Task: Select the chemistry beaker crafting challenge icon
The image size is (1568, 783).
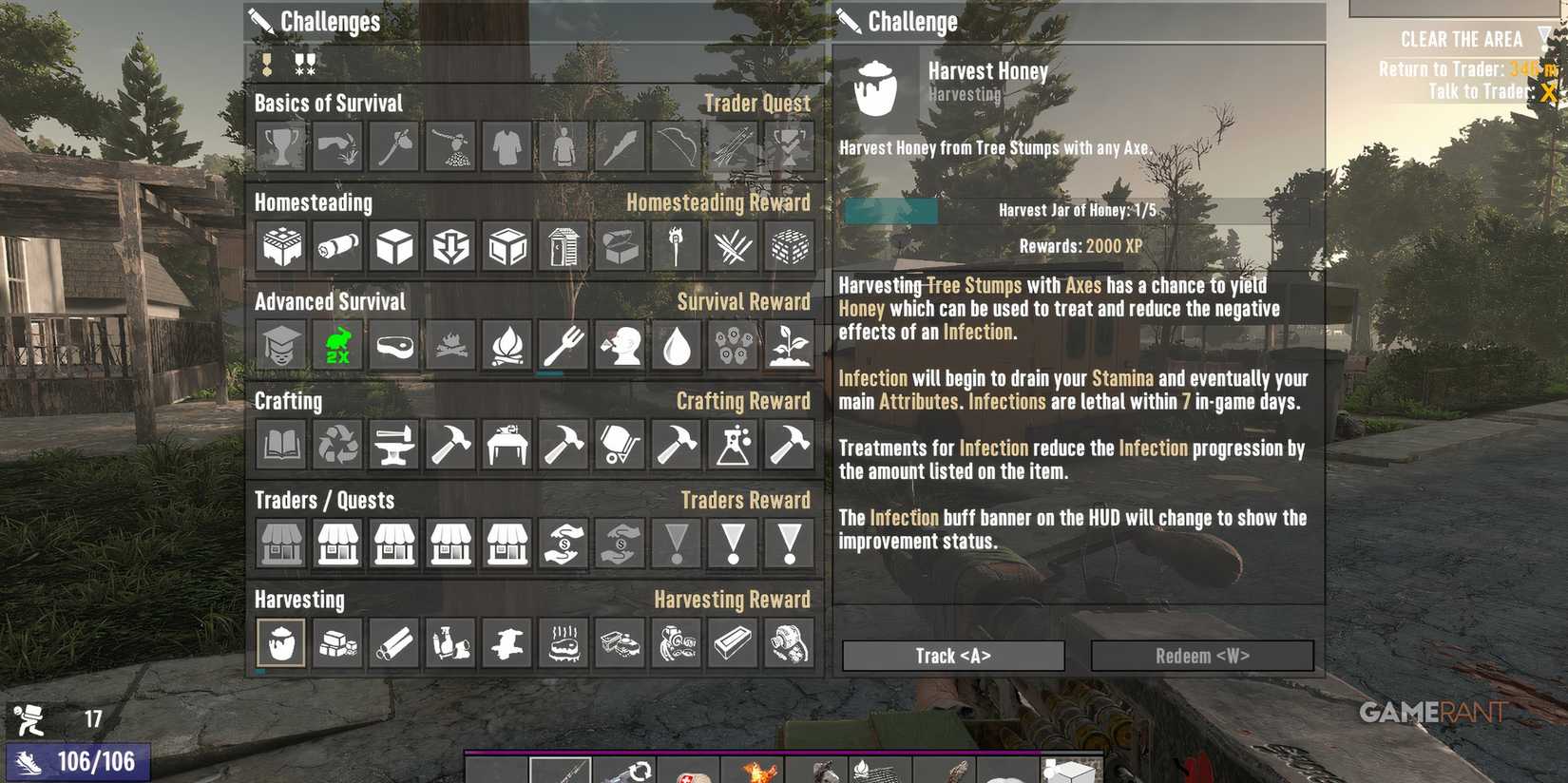Action: (x=732, y=444)
